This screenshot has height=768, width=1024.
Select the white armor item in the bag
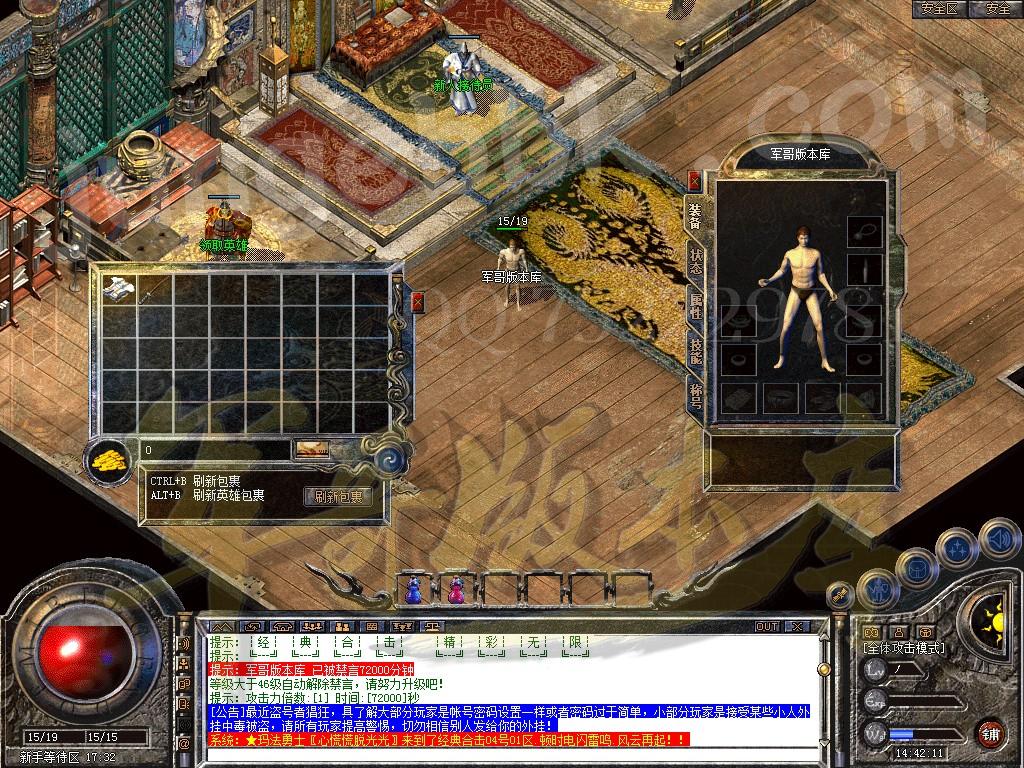[119, 287]
